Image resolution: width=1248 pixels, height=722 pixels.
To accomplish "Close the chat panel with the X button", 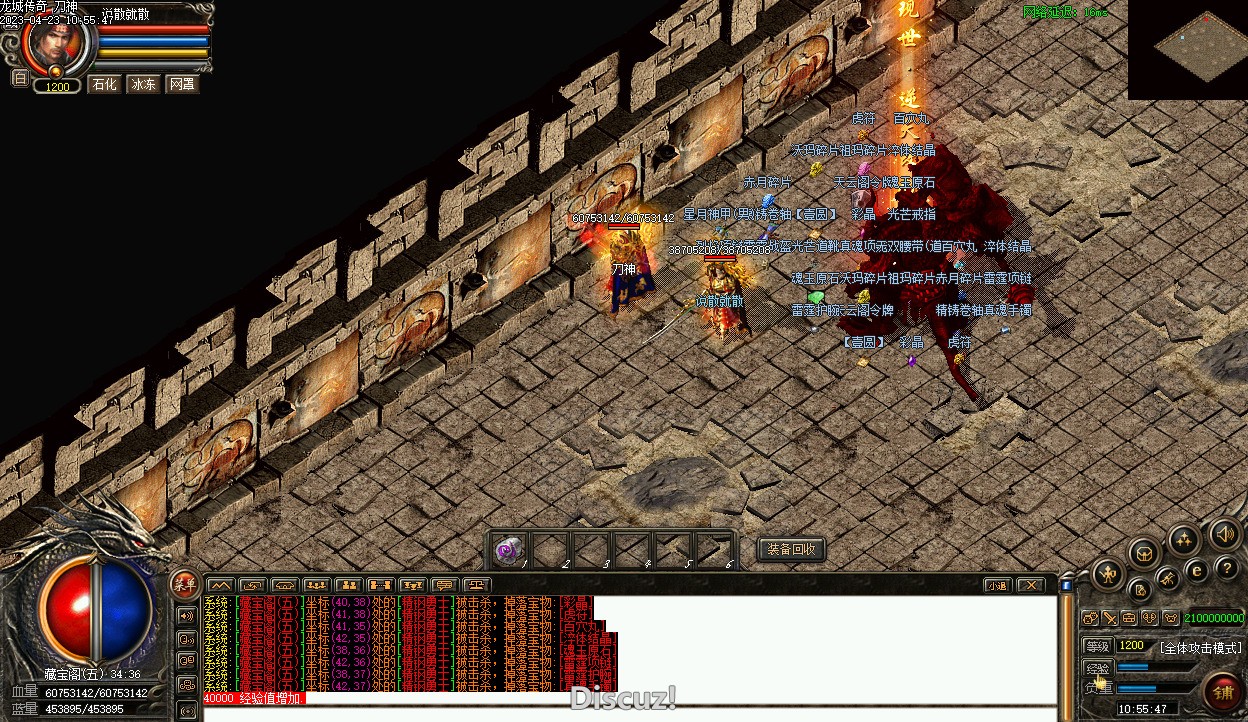I will (1030, 585).
